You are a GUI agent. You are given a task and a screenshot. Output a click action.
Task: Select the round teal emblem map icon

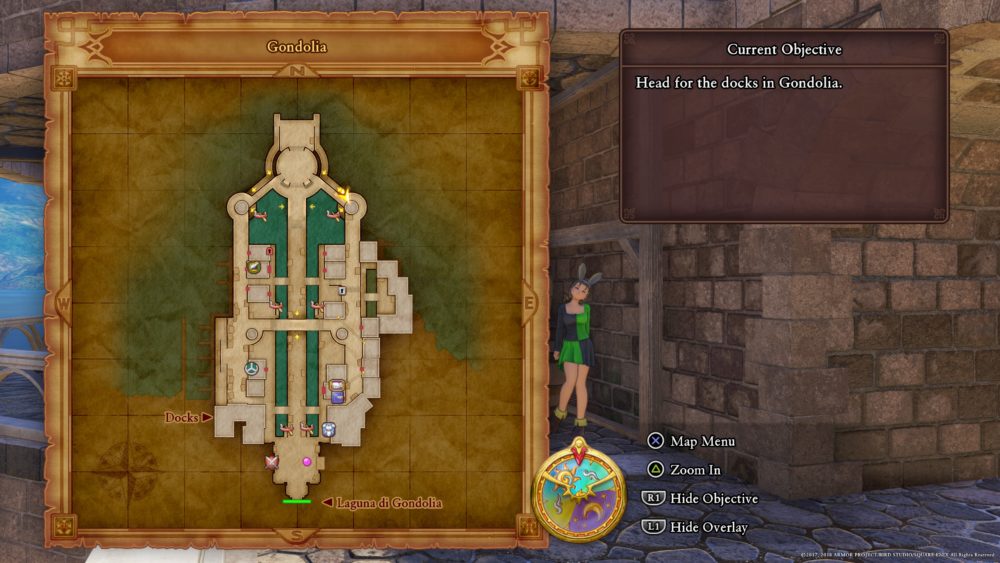253,369
